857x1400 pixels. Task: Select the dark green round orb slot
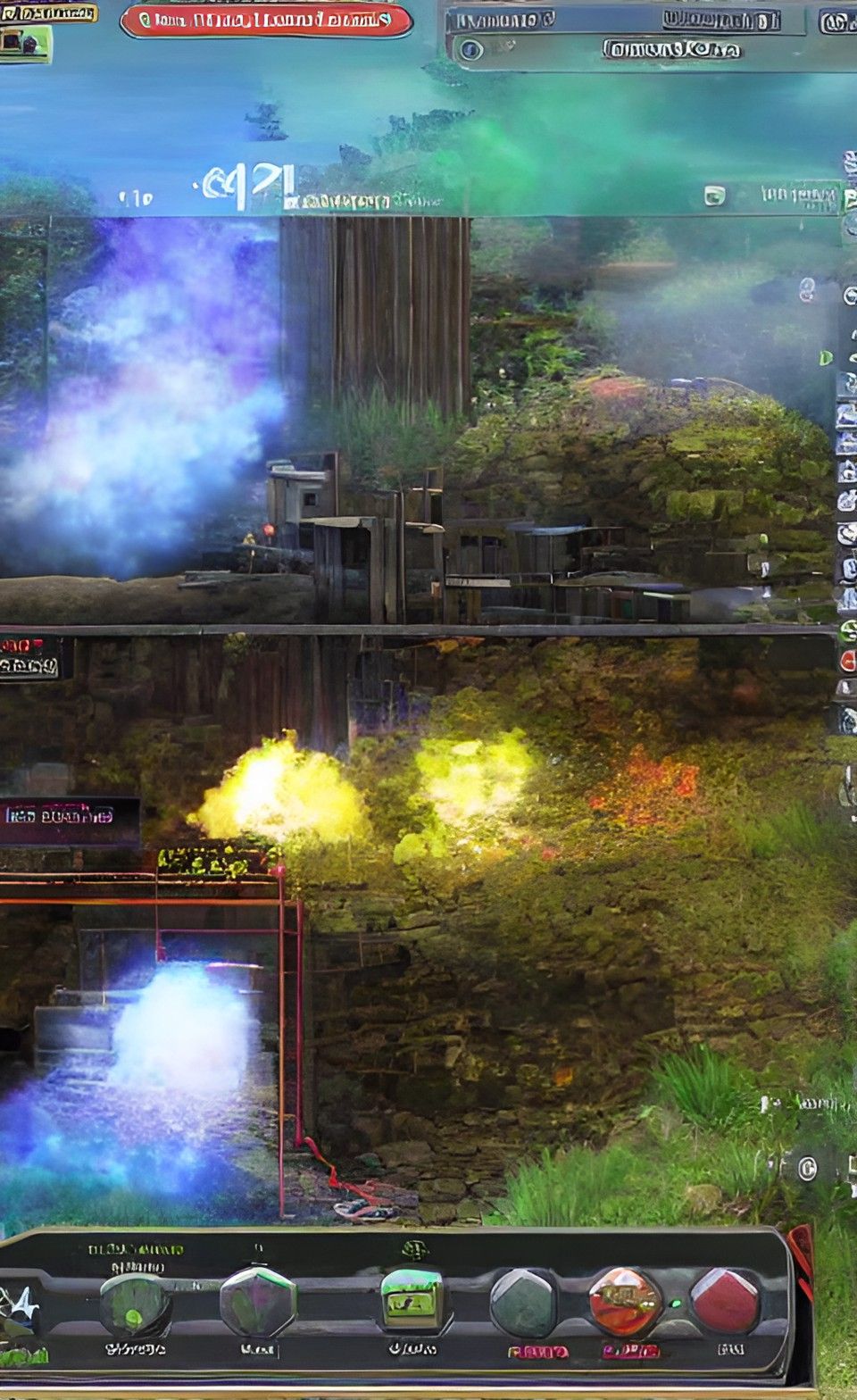[134, 1305]
